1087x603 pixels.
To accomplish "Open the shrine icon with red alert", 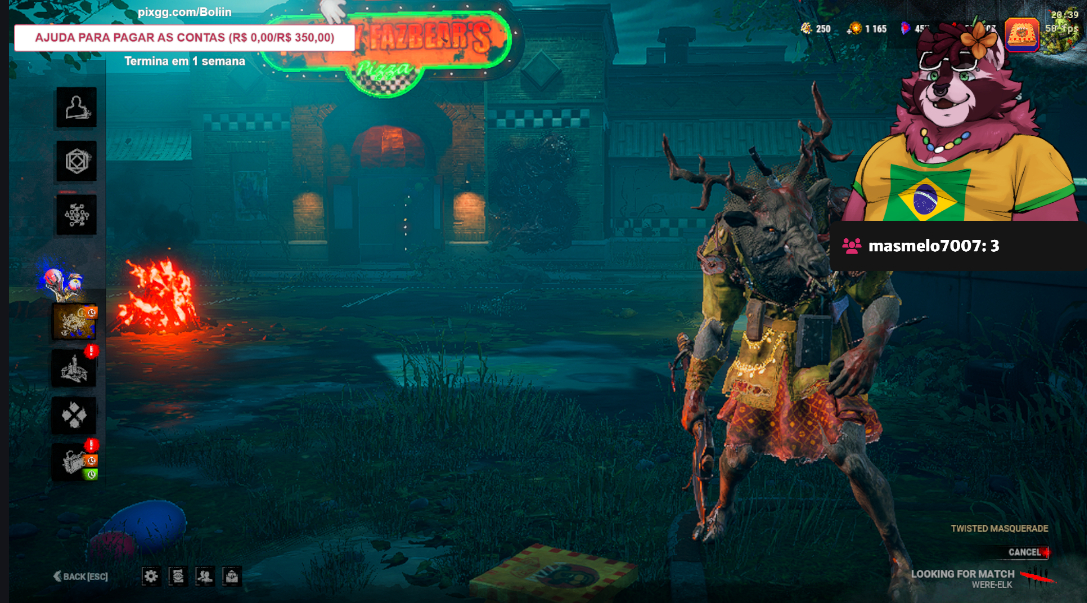I will pyautogui.click(x=76, y=368).
